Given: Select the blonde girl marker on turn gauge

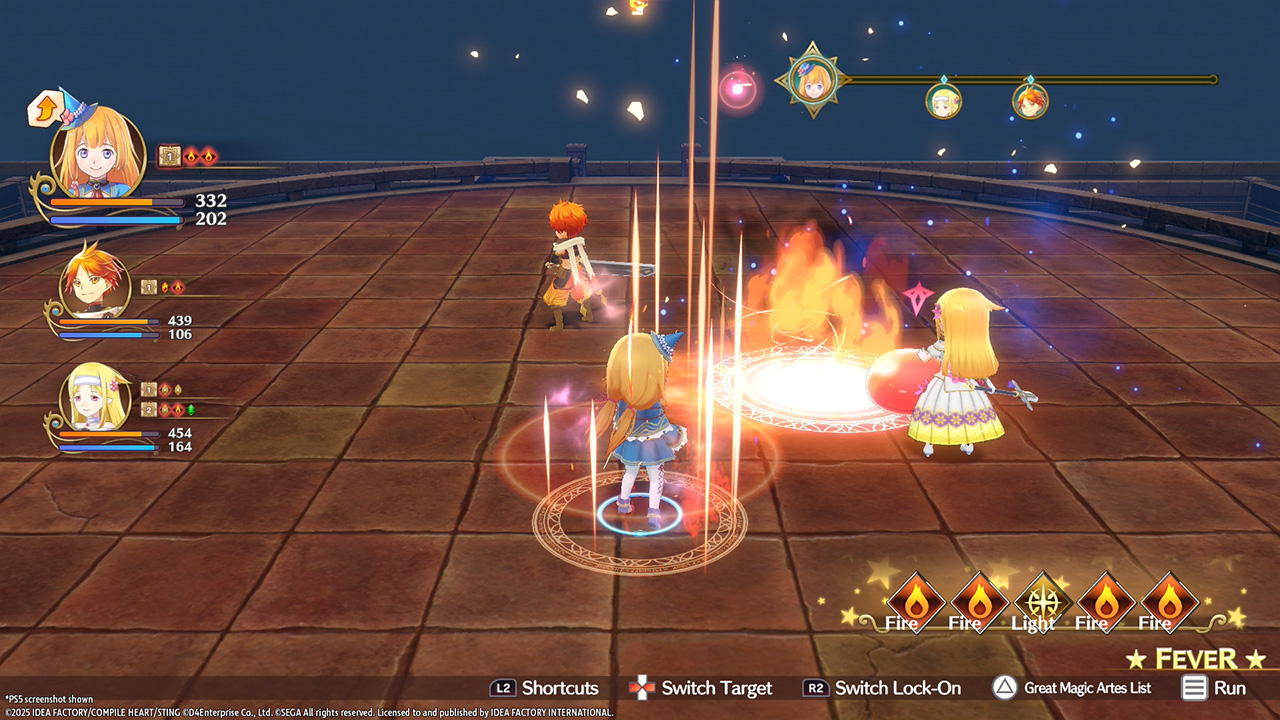Looking at the screenshot, I should click(x=943, y=100).
